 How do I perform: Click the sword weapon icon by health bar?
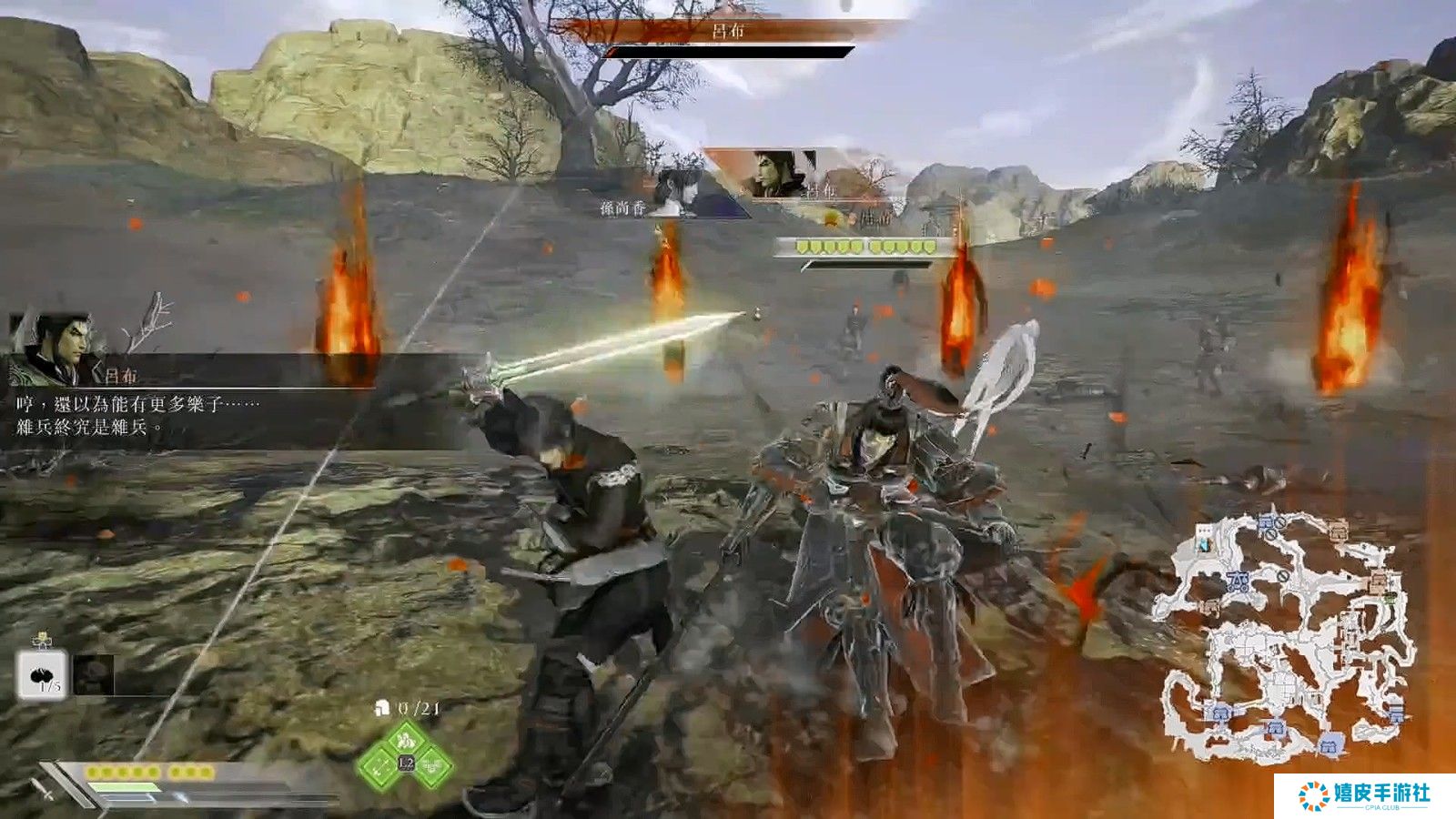pos(43,789)
